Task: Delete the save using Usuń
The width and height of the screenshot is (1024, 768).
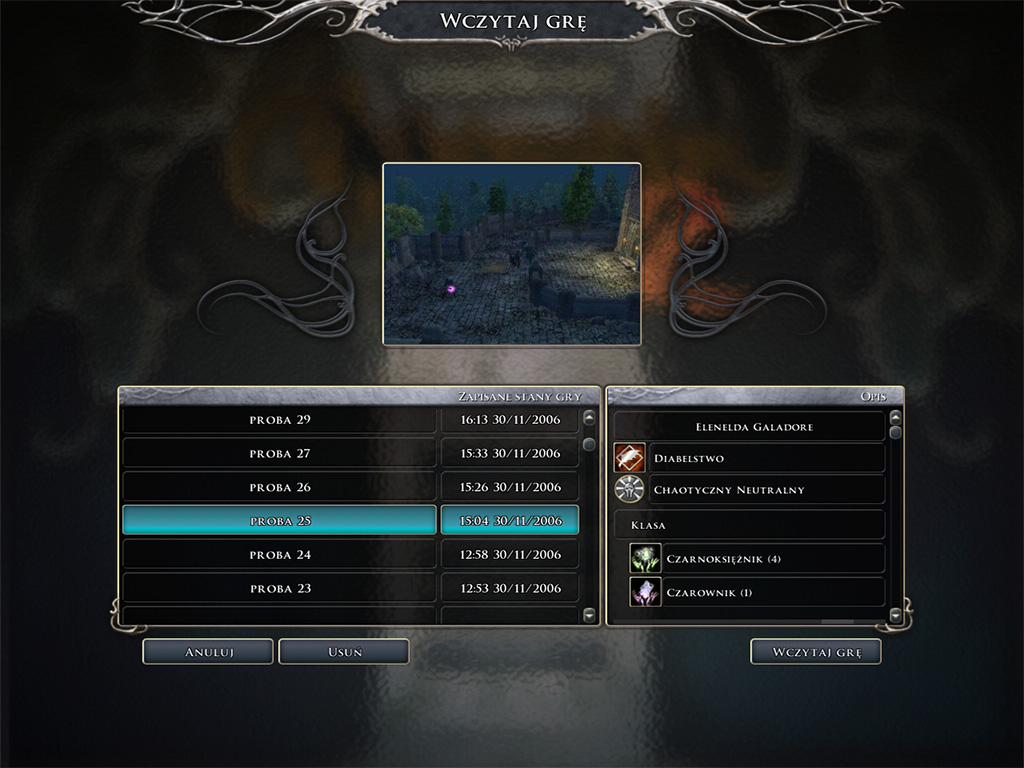Action: (x=344, y=652)
